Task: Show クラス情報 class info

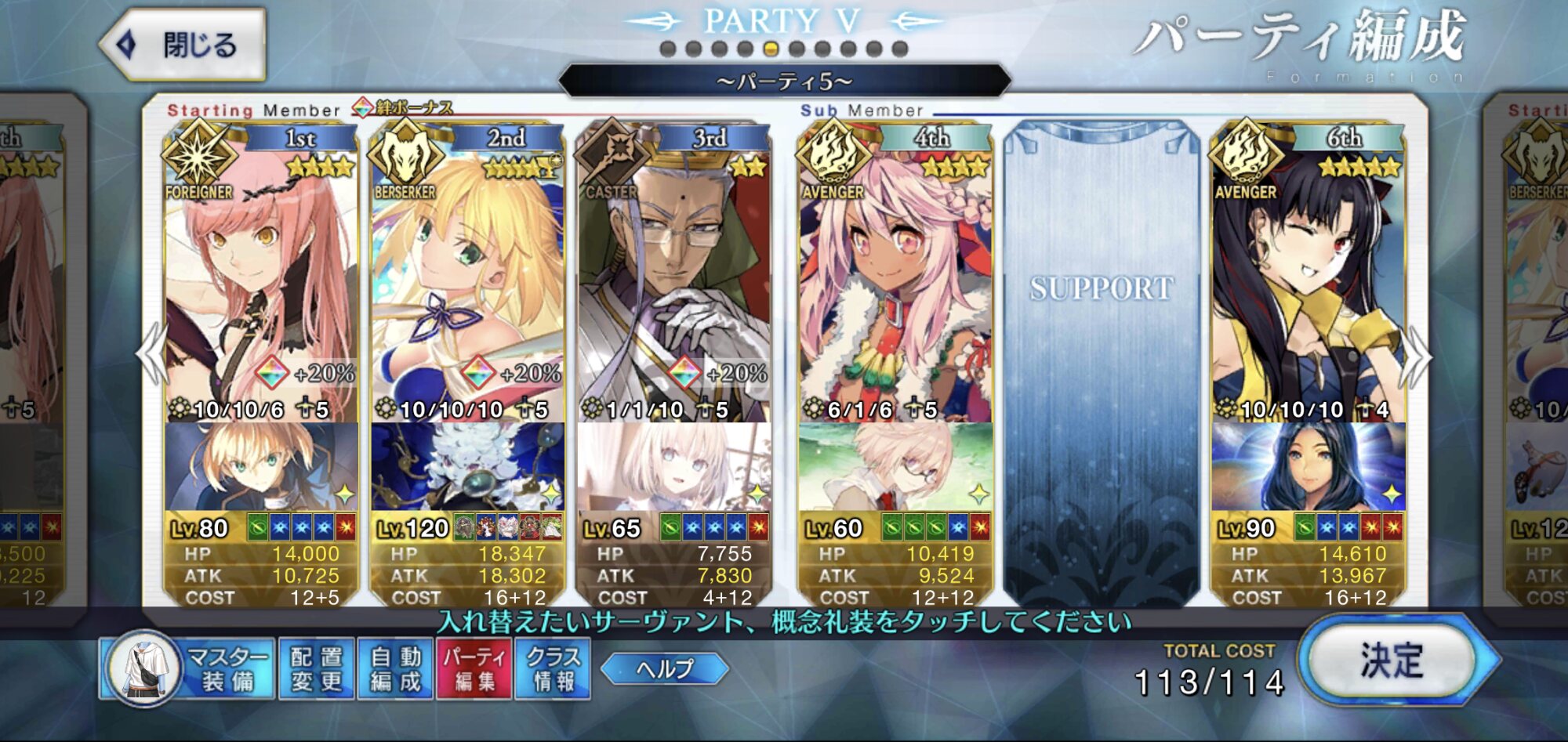Action: [553, 669]
